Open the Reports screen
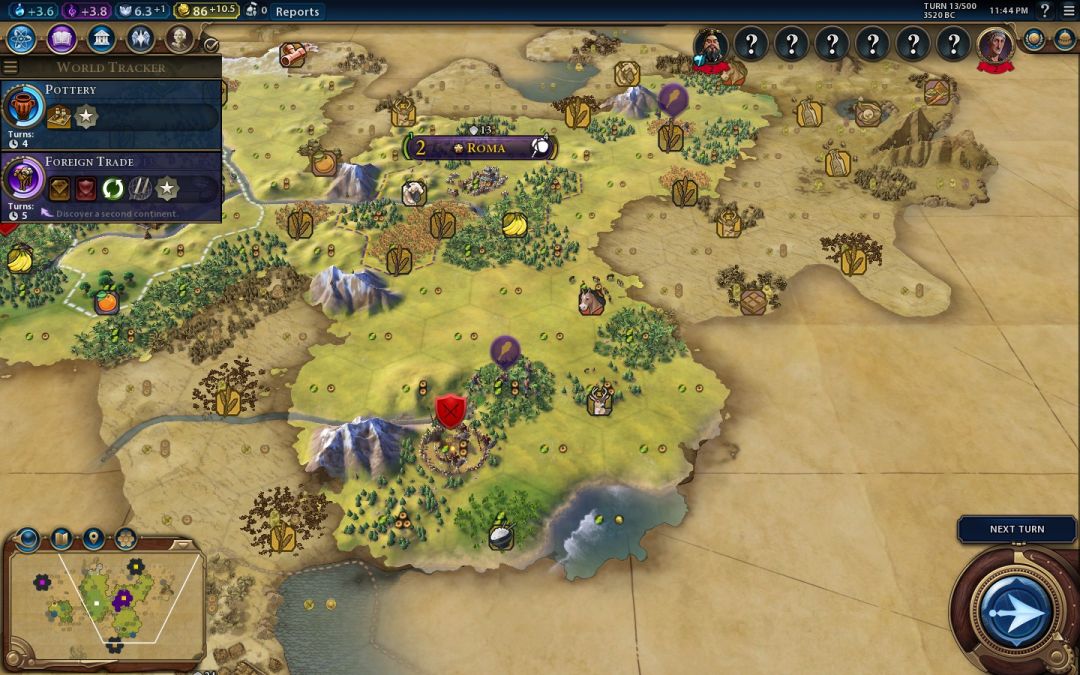The image size is (1080, 675). coord(297,12)
